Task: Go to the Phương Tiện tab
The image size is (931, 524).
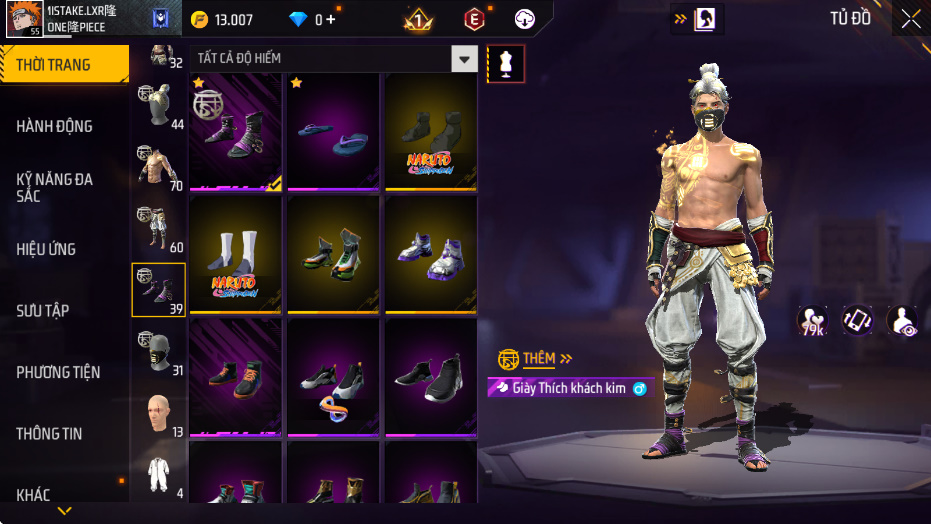Action: 58,372
